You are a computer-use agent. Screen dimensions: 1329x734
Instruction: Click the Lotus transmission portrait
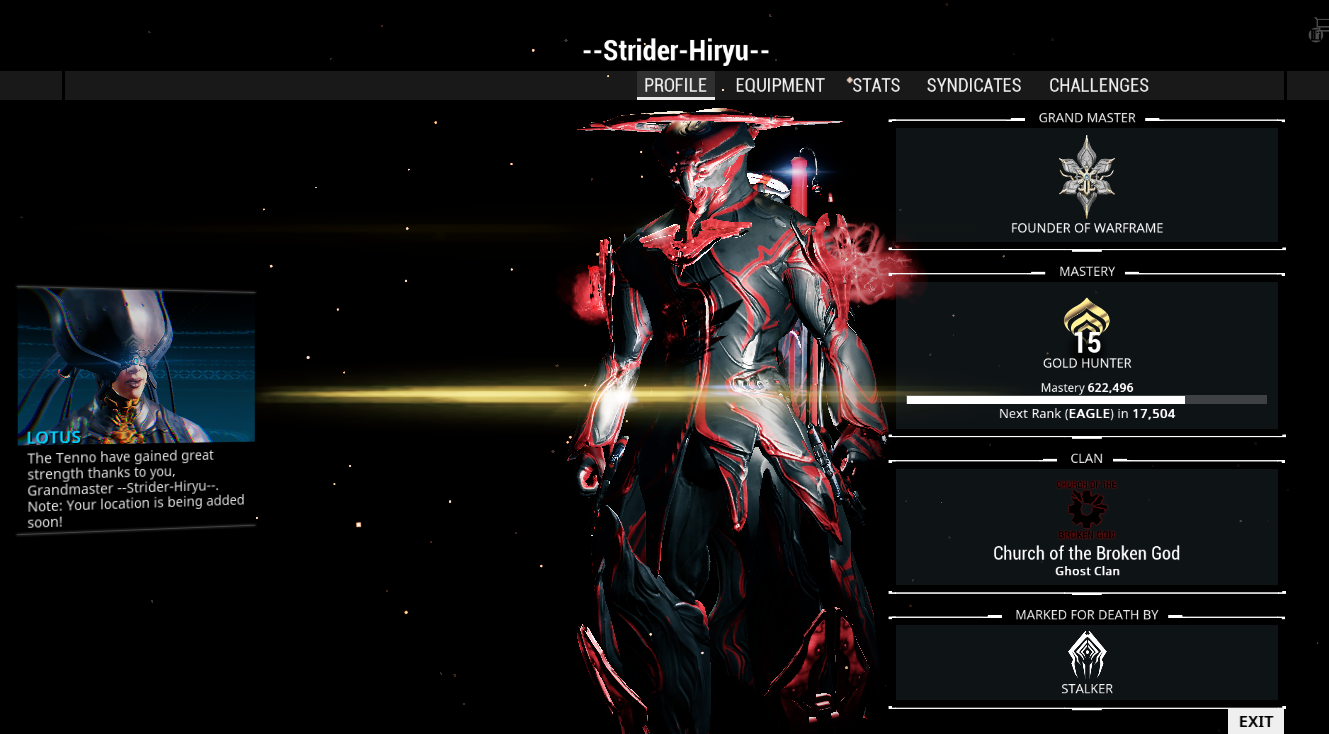click(x=135, y=365)
